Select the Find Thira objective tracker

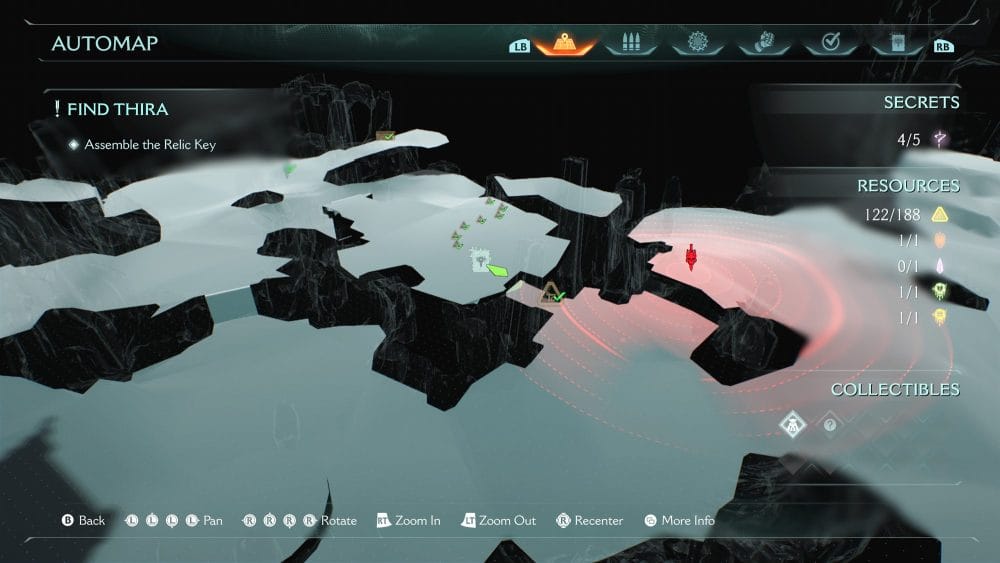coord(117,108)
